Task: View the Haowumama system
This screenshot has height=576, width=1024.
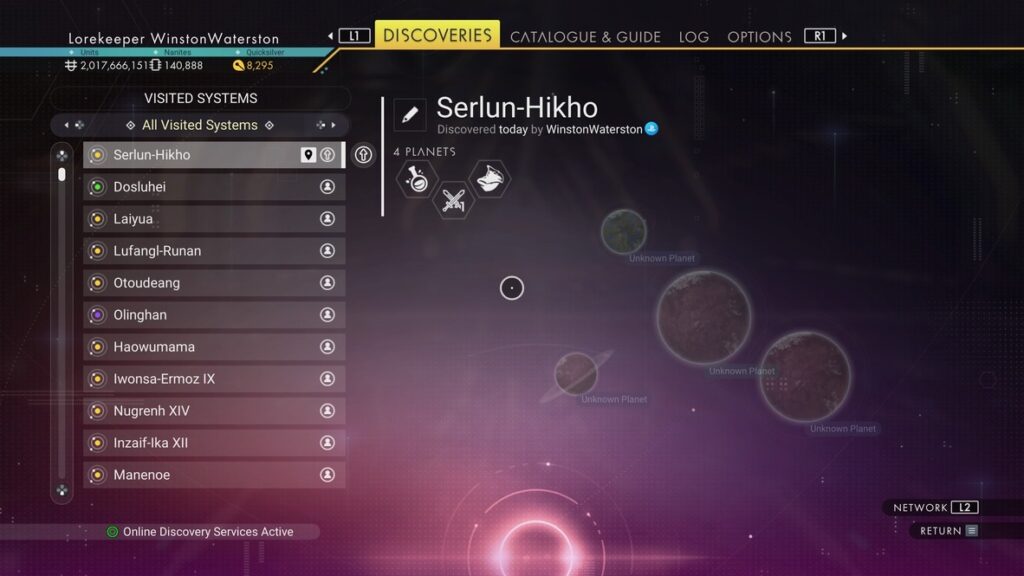Action: point(214,347)
